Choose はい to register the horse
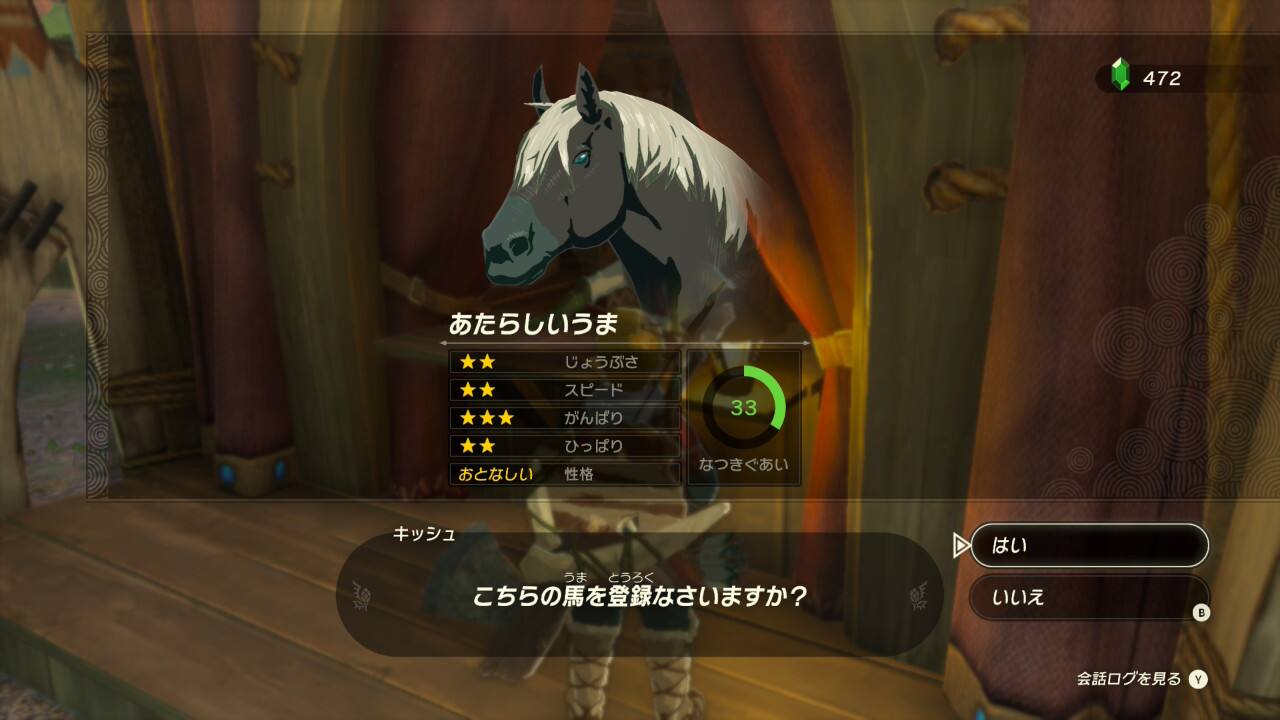 click(x=1088, y=546)
